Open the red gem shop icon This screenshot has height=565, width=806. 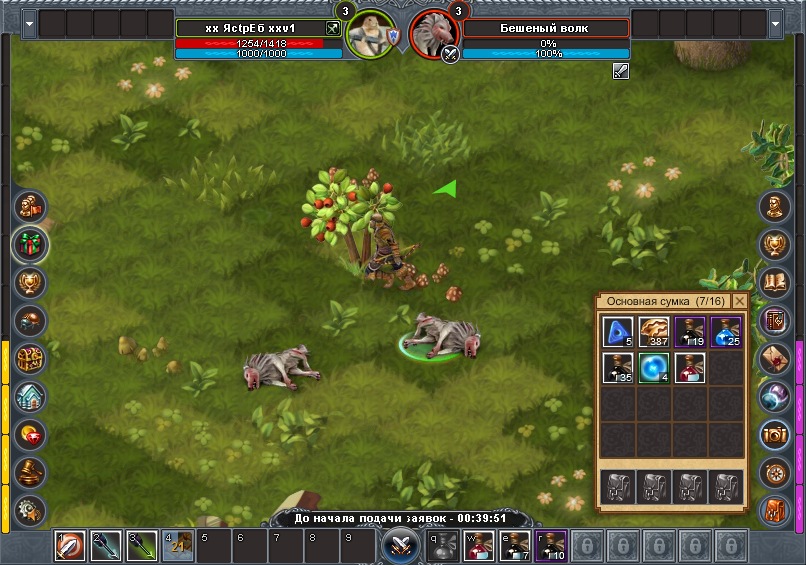click(x=30, y=435)
